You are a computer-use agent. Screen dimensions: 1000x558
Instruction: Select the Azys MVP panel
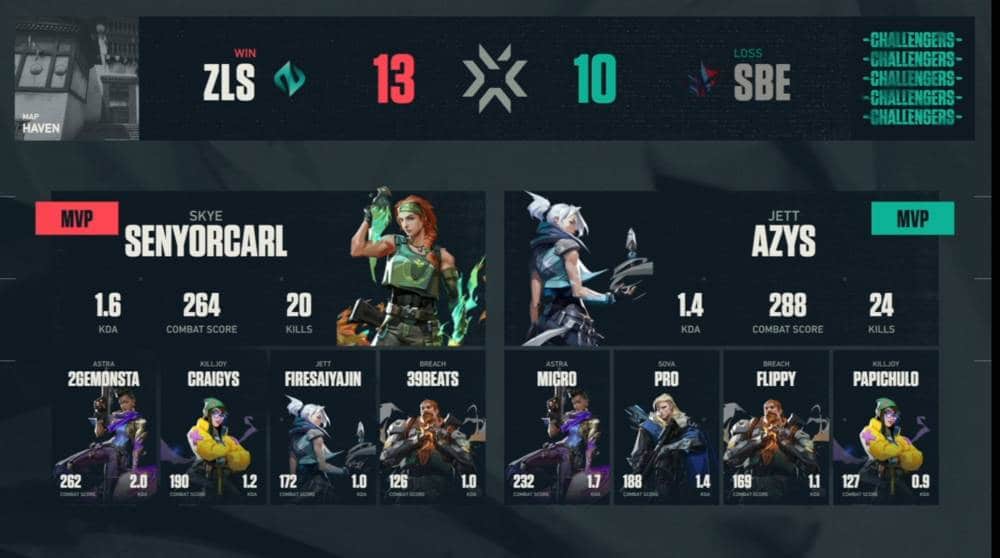pyautogui.click(x=721, y=268)
